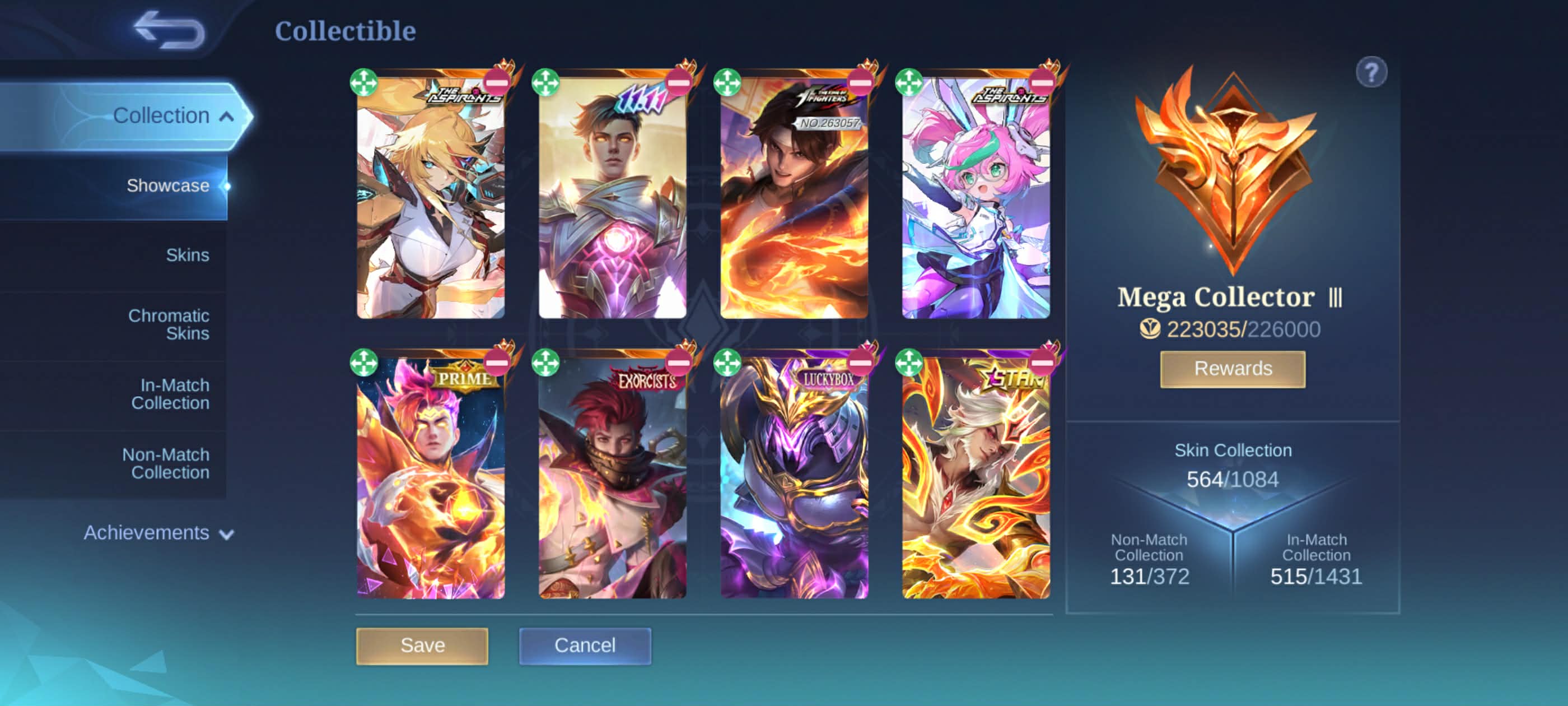The height and width of the screenshot is (706, 1568).
Task: Open the collector Rewards
Action: tap(1232, 369)
